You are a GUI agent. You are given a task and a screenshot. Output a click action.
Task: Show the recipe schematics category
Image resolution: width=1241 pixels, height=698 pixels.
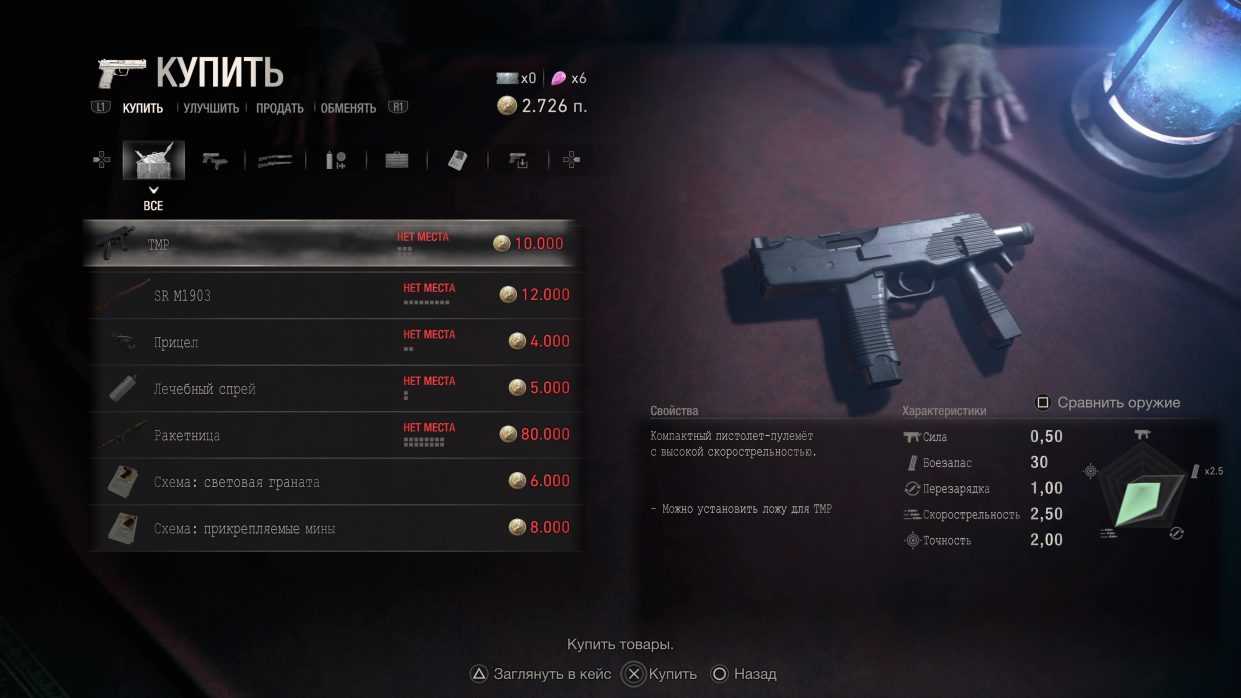[x=458, y=160]
